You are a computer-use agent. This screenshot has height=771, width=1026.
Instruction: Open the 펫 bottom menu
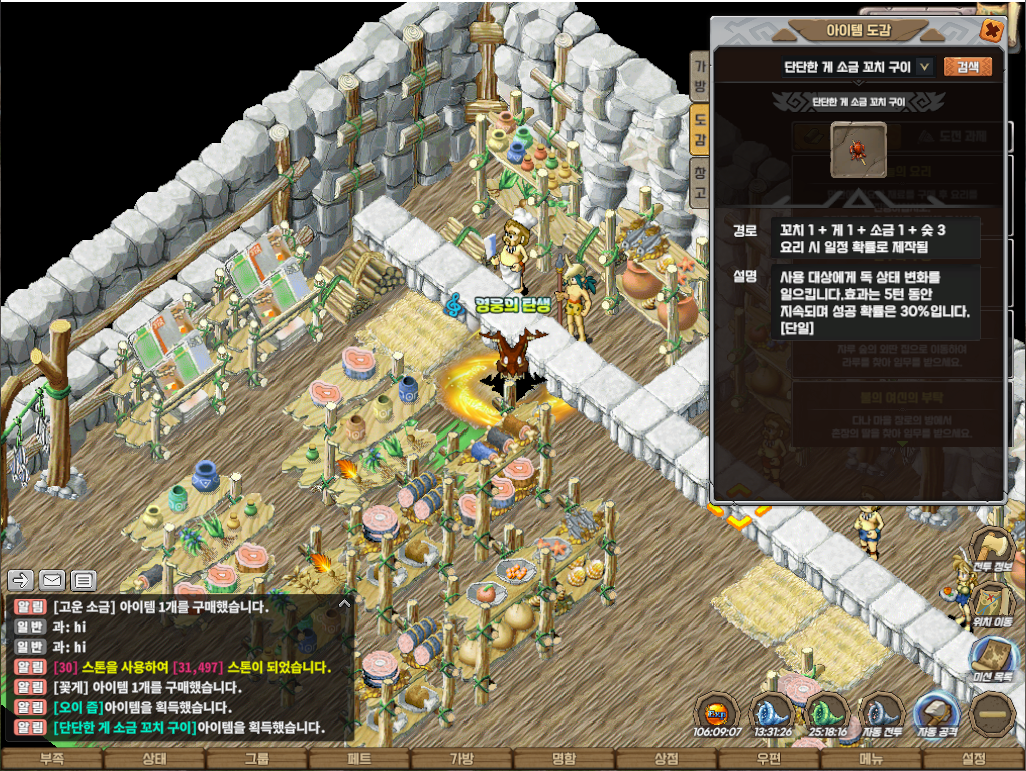(x=359, y=759)
